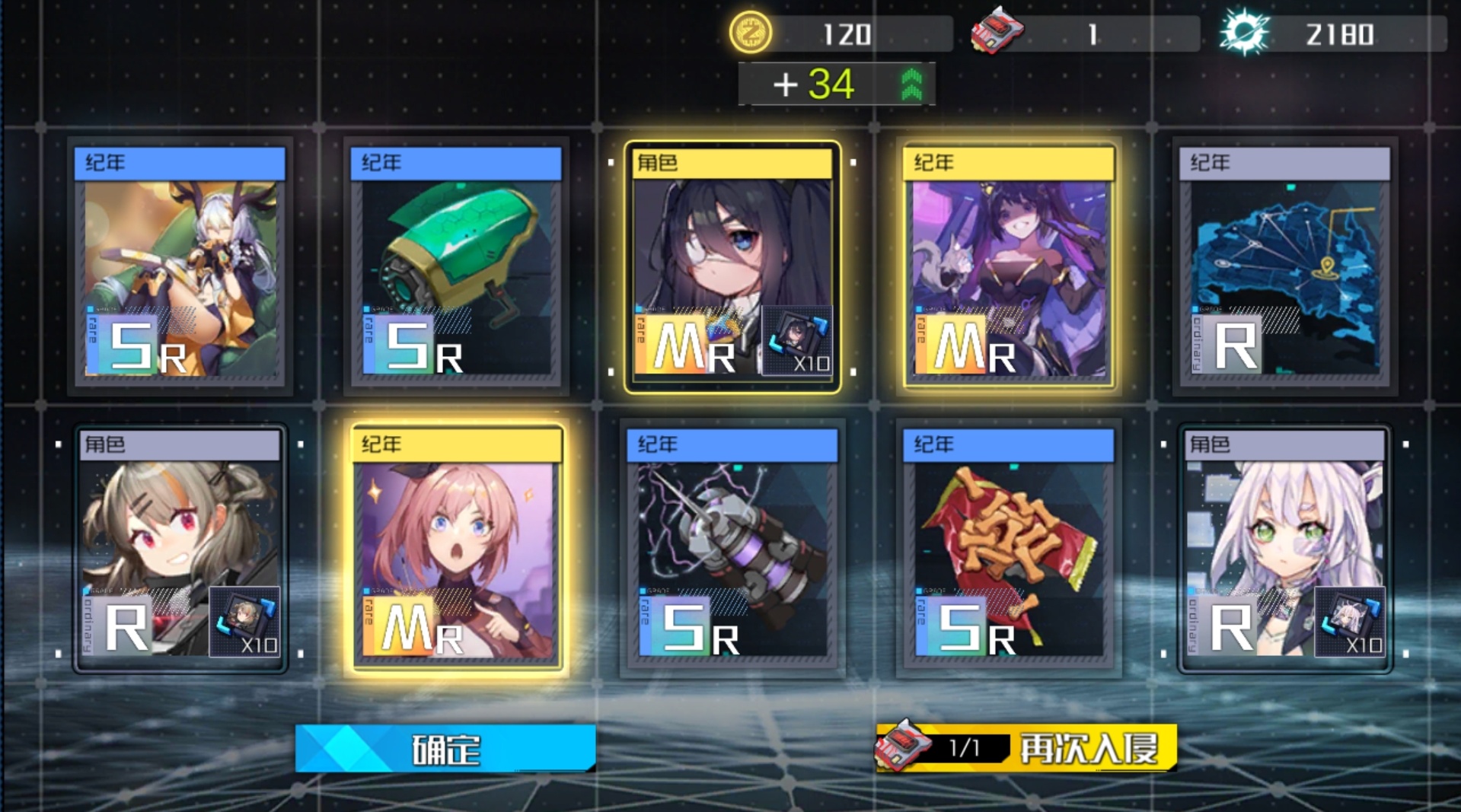
Task: Confirm results with the blue 确定 button
Action: tap(445, 749)
